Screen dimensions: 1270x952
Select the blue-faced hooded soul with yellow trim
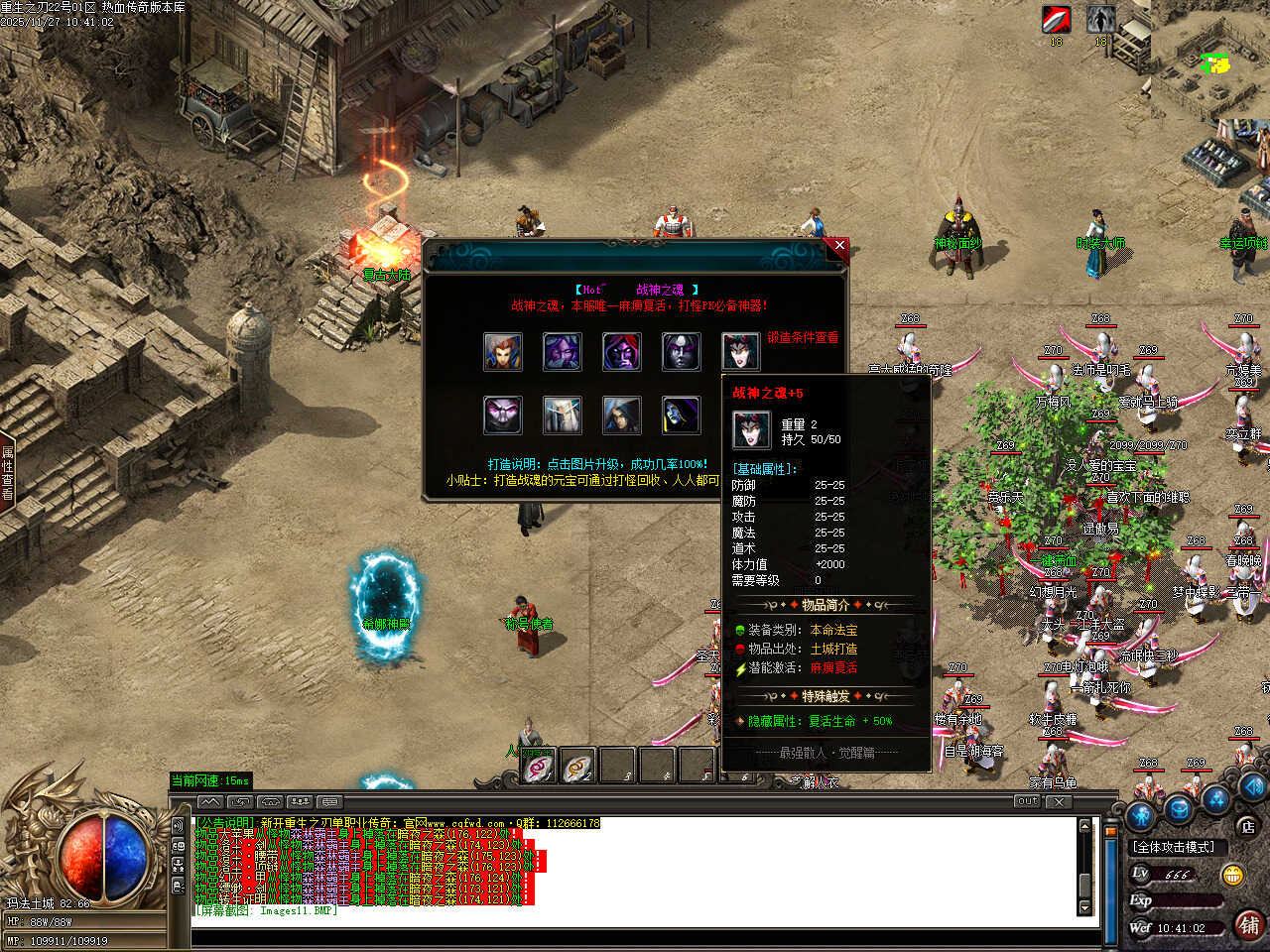click(682, 416)
